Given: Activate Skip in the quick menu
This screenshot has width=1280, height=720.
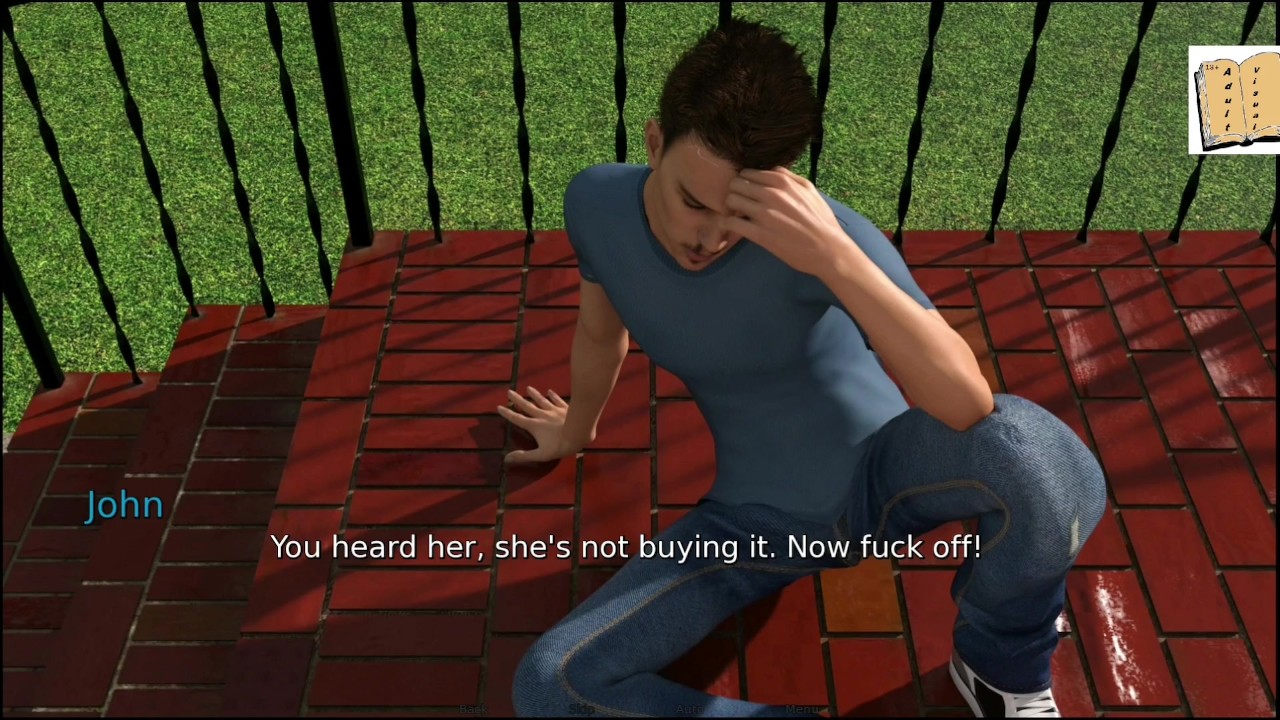Looking at the screenshot, I should [581, 709].
